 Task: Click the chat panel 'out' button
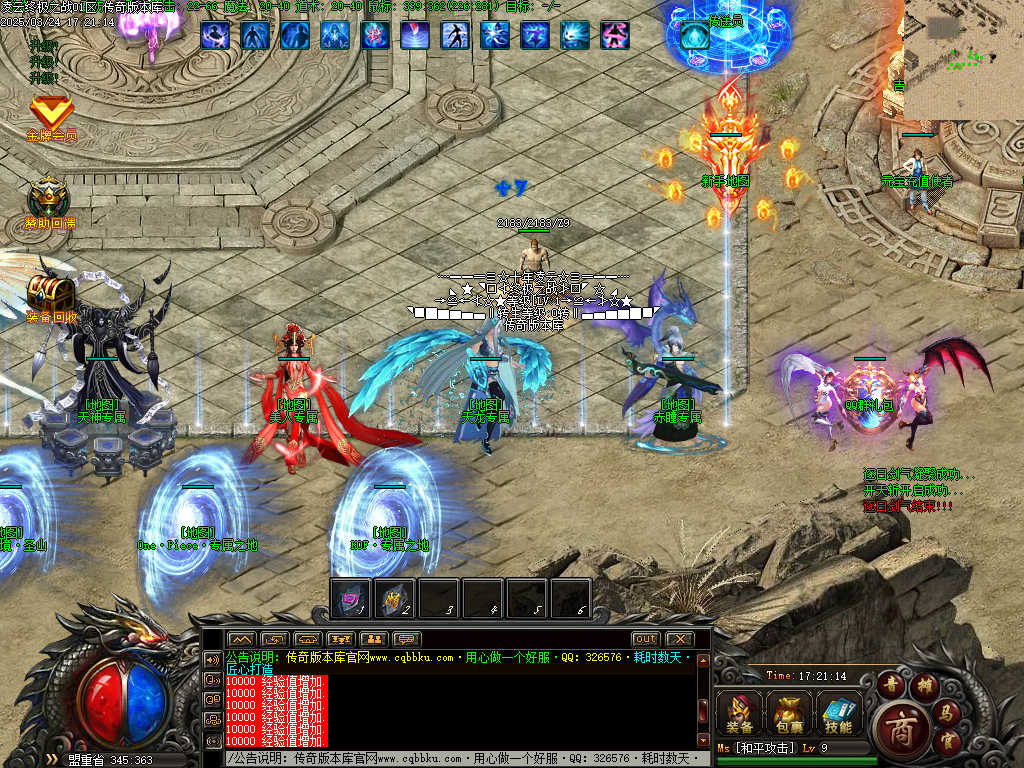[x=645, y=639]
